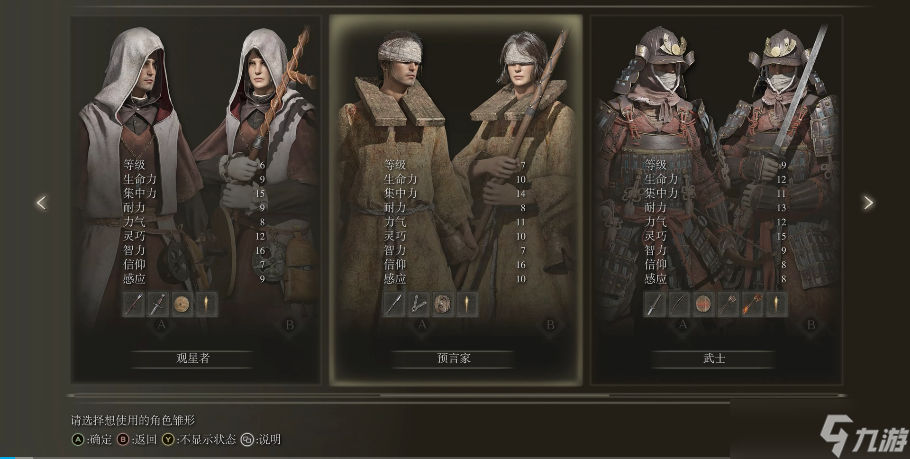Select the 观星者 (Astrologer) class card
The height and width of the screenshot is (459, 910).
[x=195, y=357]
